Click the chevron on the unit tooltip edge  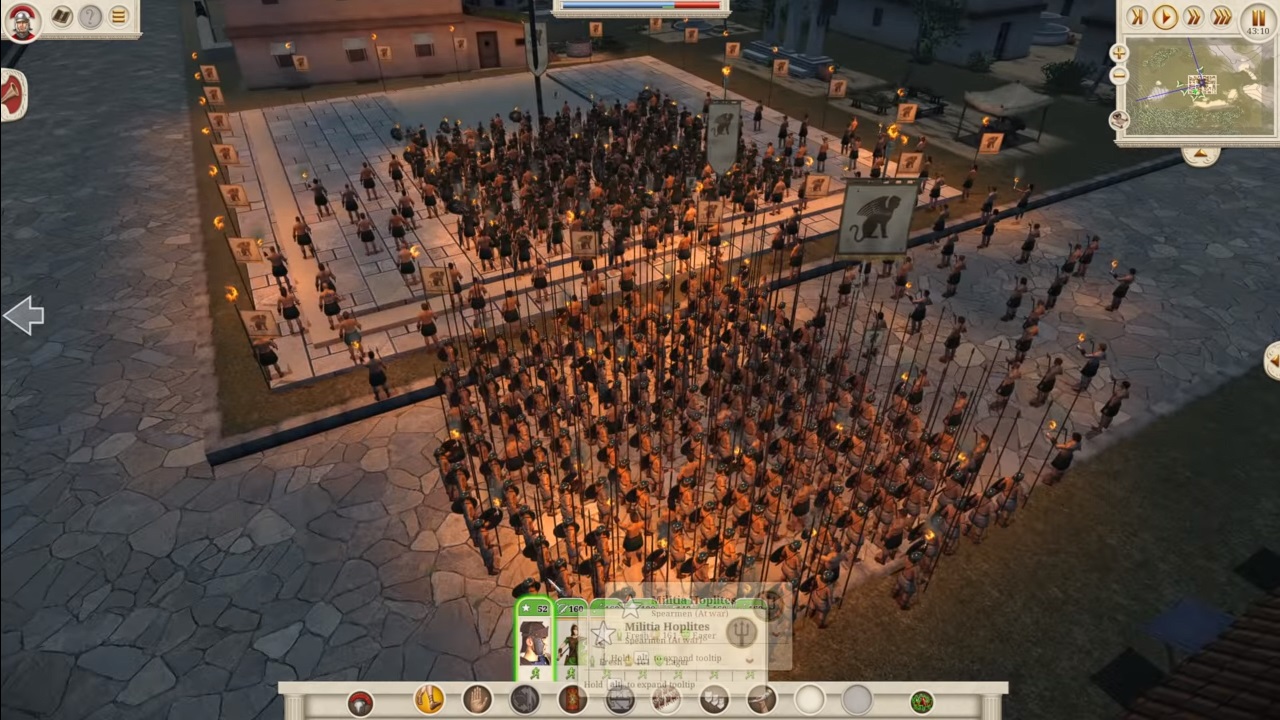748,659
